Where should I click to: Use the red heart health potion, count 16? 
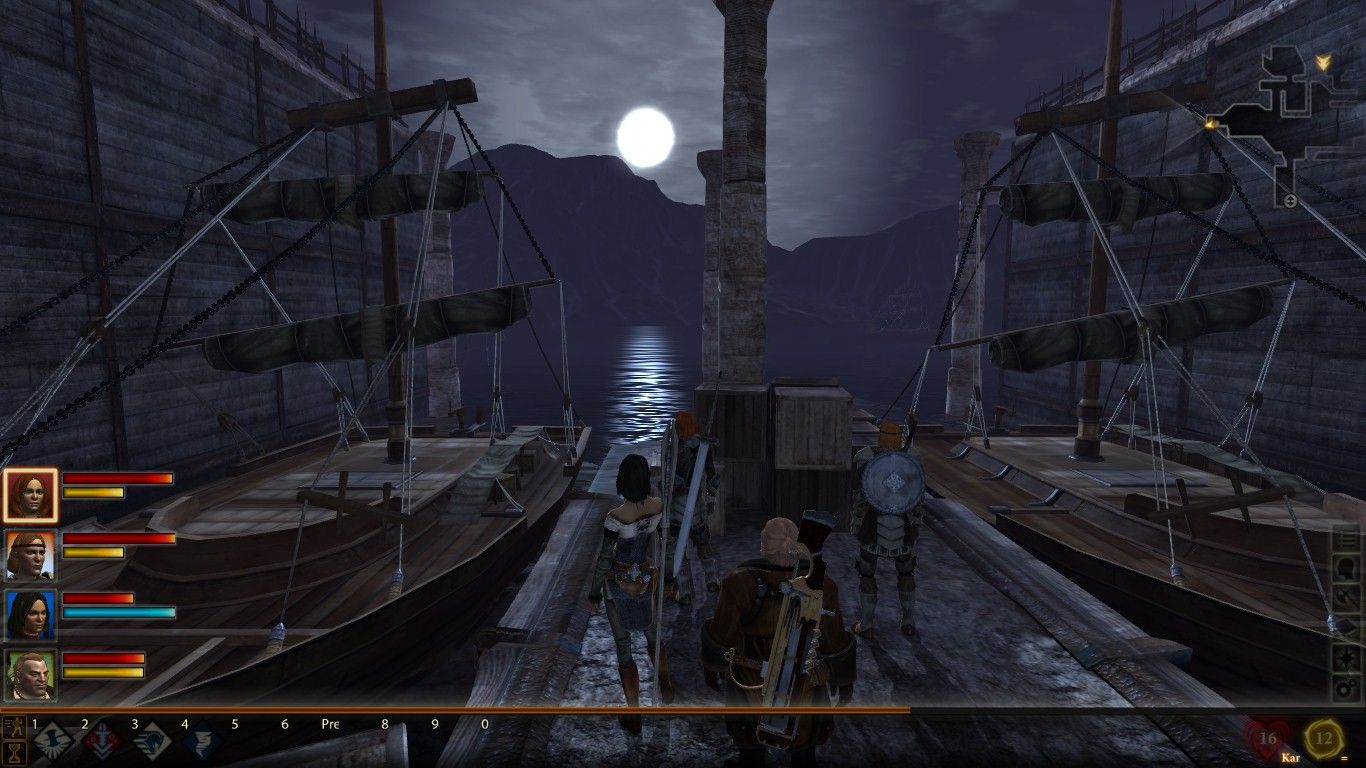(1267, 740)
